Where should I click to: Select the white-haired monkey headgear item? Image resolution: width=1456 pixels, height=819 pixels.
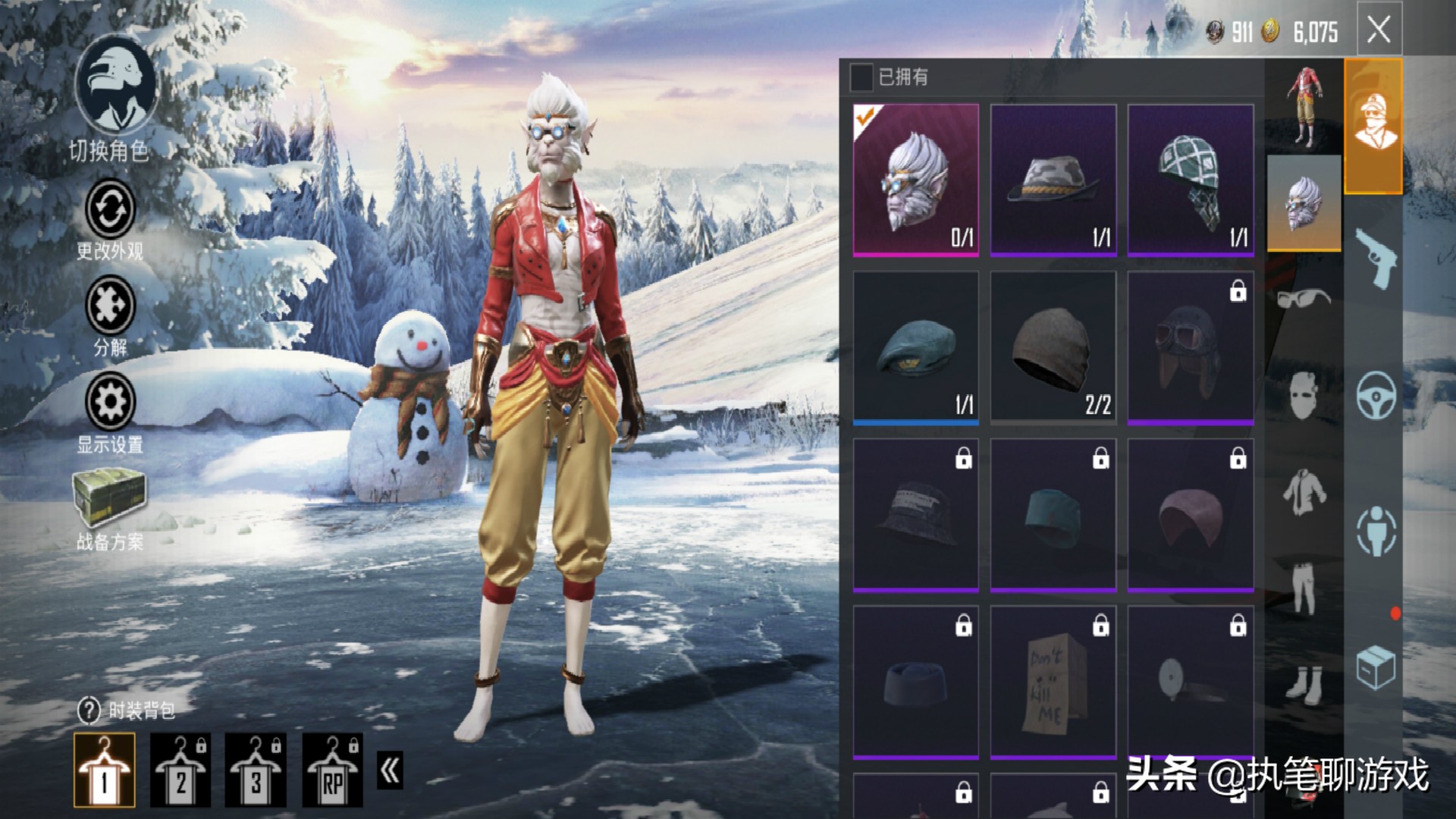point(915,180)
